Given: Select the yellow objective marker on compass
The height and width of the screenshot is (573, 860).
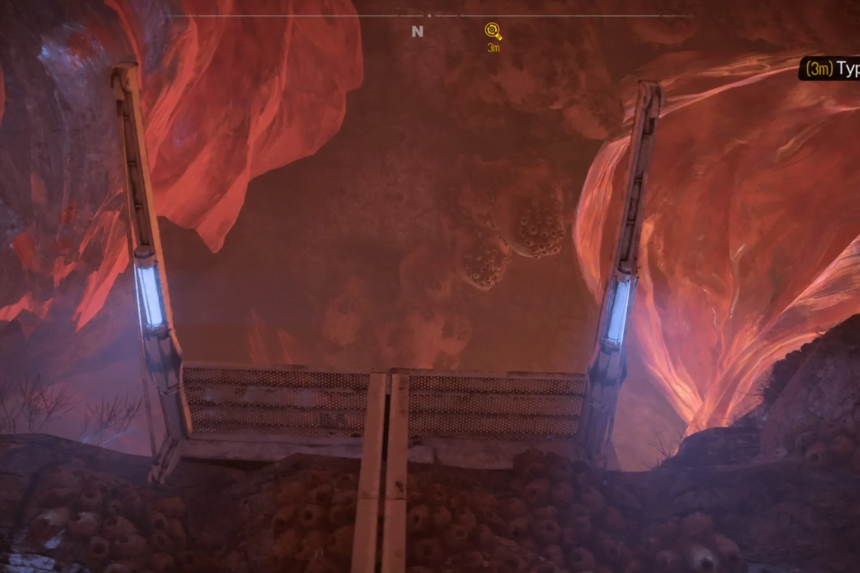Looking at the screenshot, I should (492, 31).
